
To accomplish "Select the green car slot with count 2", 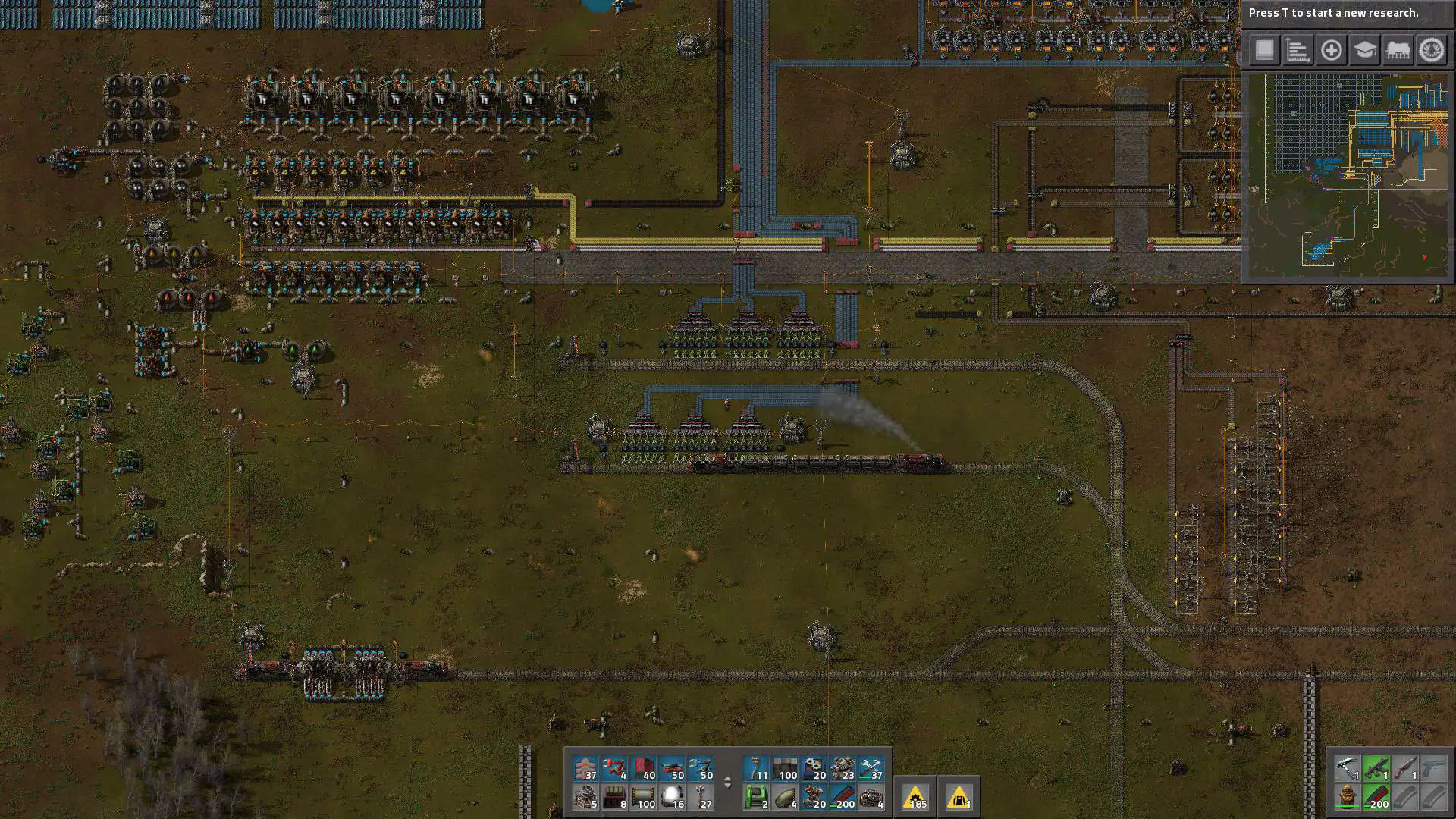I will click(756, 797).
